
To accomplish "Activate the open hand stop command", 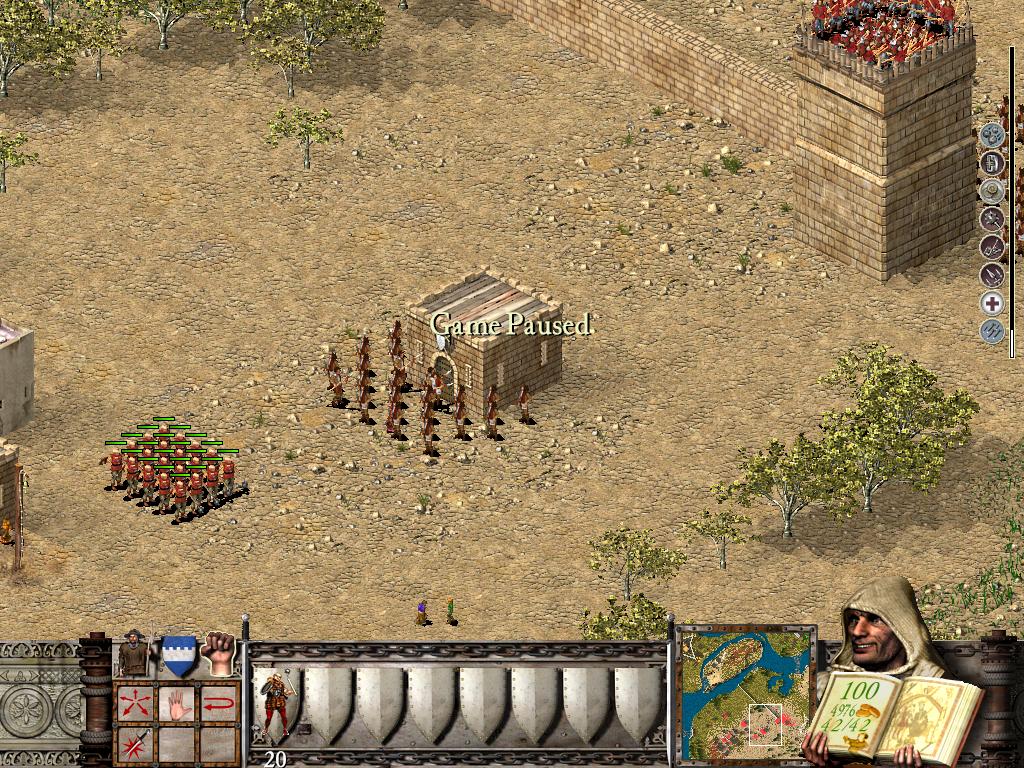I will (176, 703).
